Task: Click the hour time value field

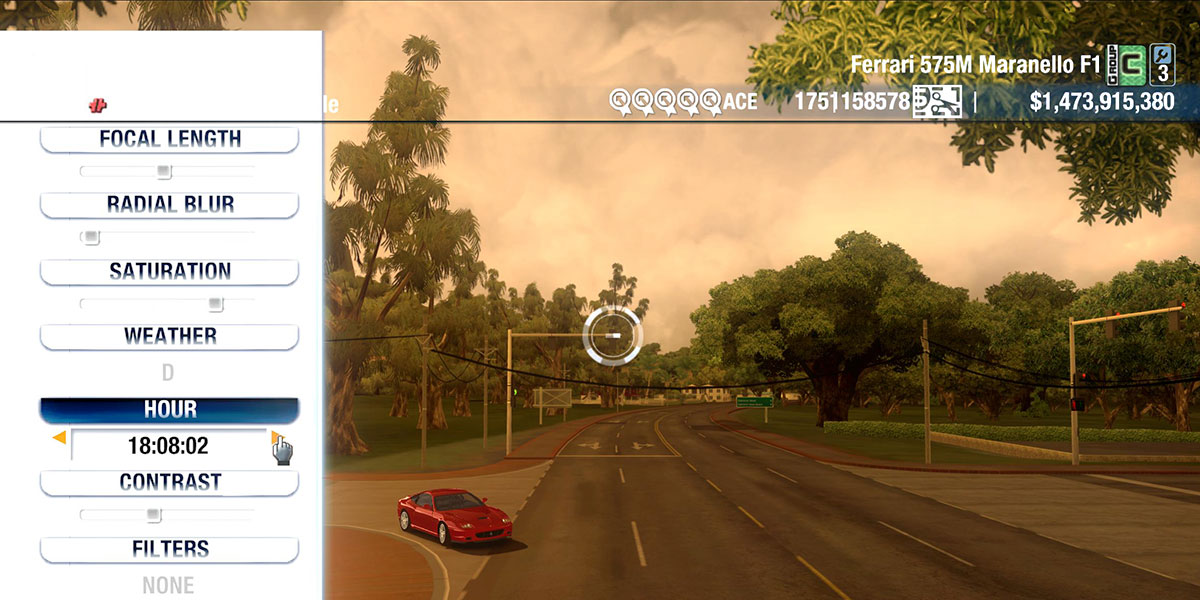Action: tap(168, 446)
